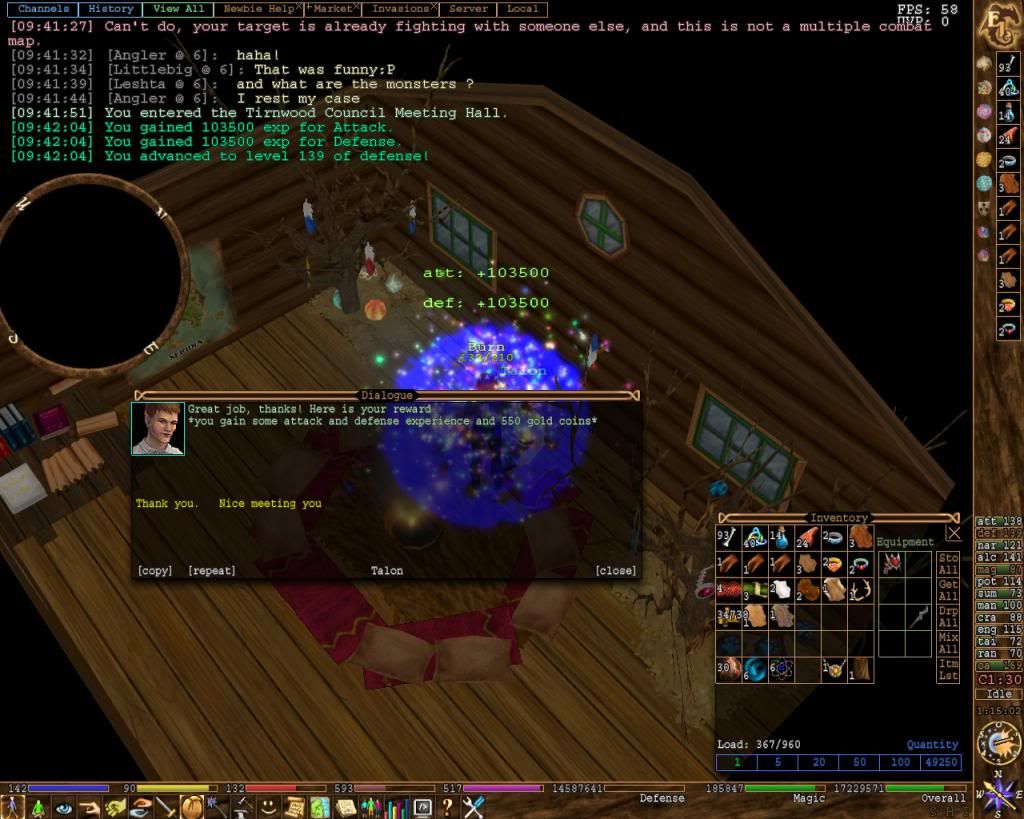Click the dialogue copy button

155,571
